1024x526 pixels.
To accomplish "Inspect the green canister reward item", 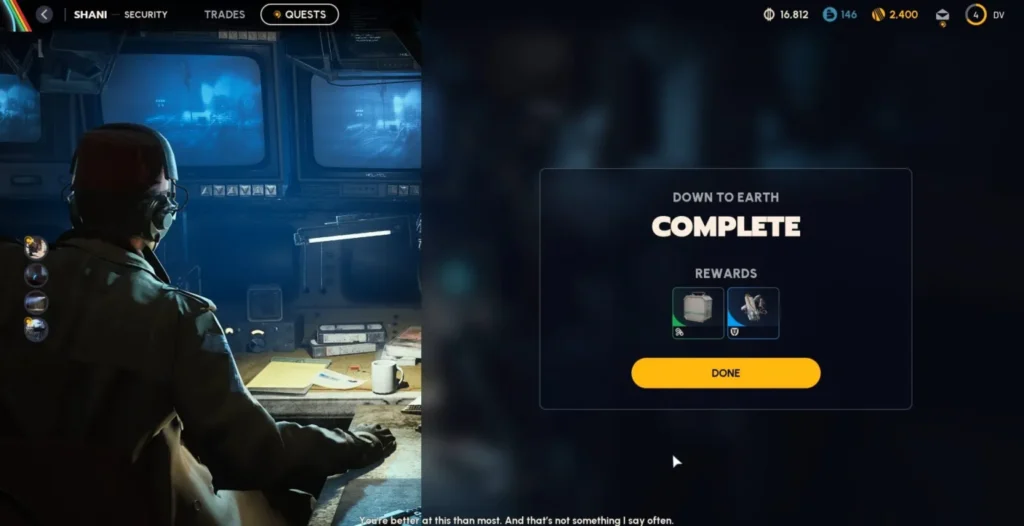I will coord(698,313).
